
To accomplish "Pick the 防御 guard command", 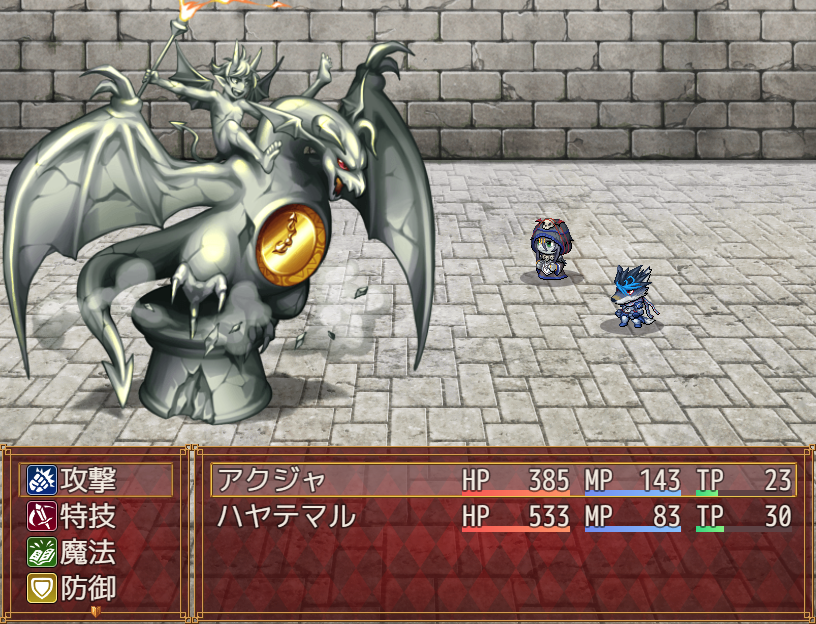I will (x=96, y=588).
